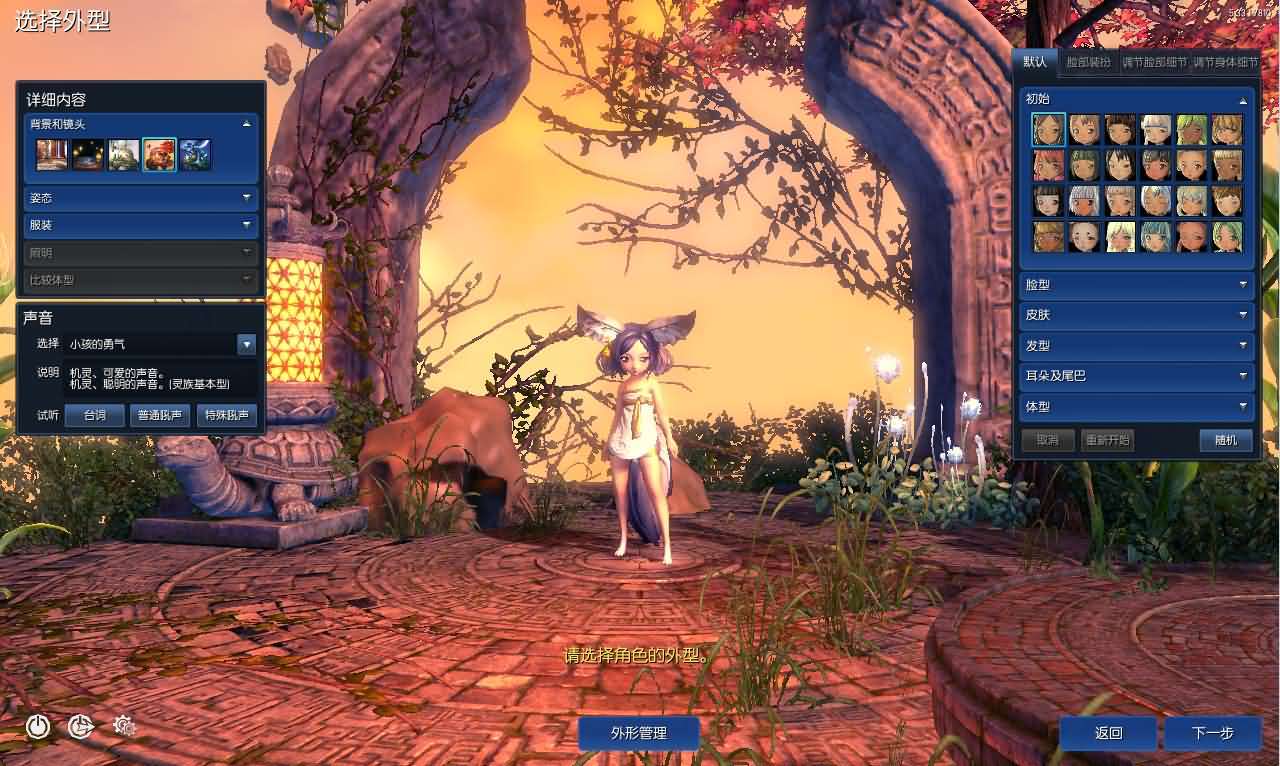This screenshot has width=1280, height=766.
Task: Open the exit/power icon at bottom left
Action: click(x=38, y=728)
